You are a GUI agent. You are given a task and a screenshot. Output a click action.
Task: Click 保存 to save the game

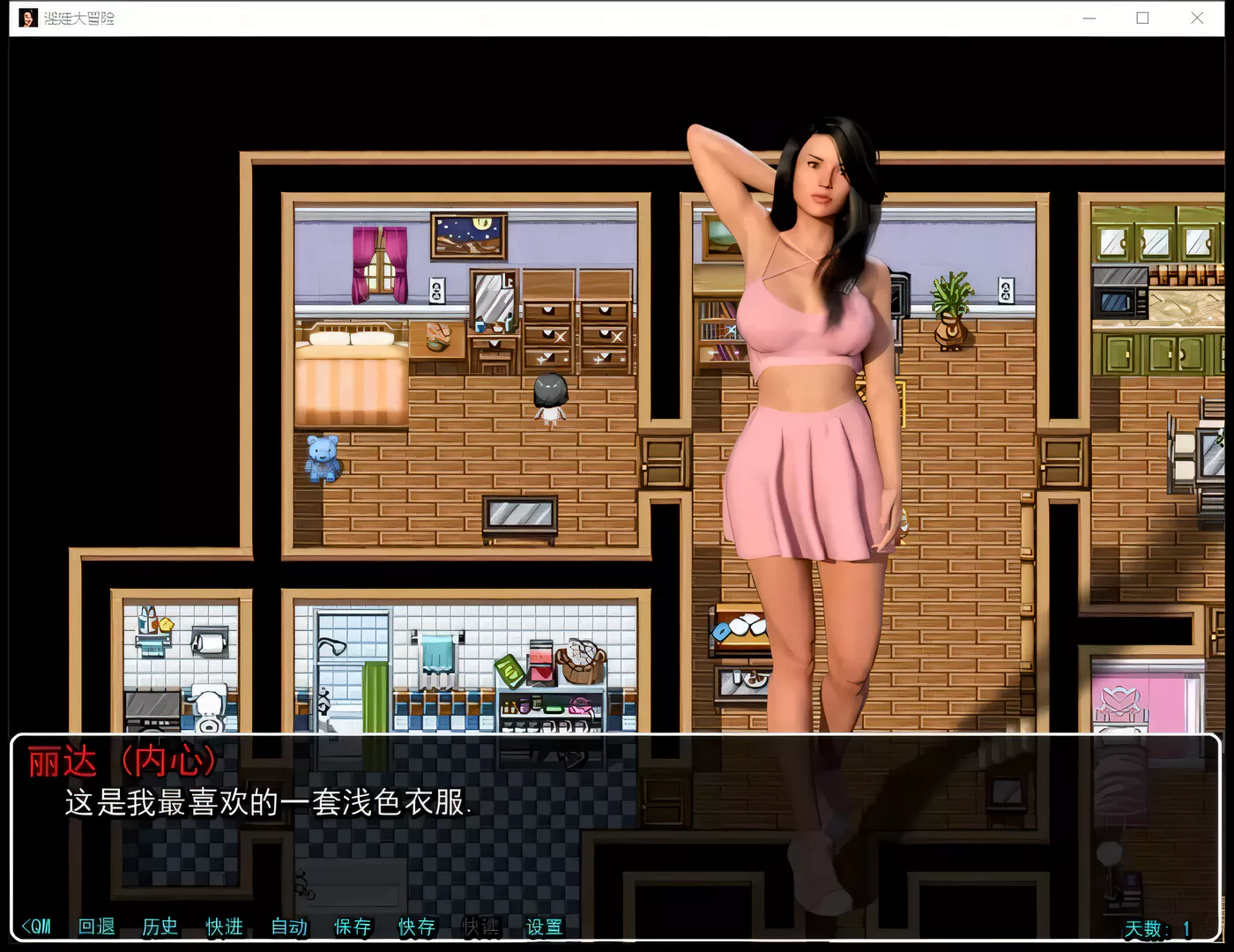pyautogui.click(x=353, y=926)
